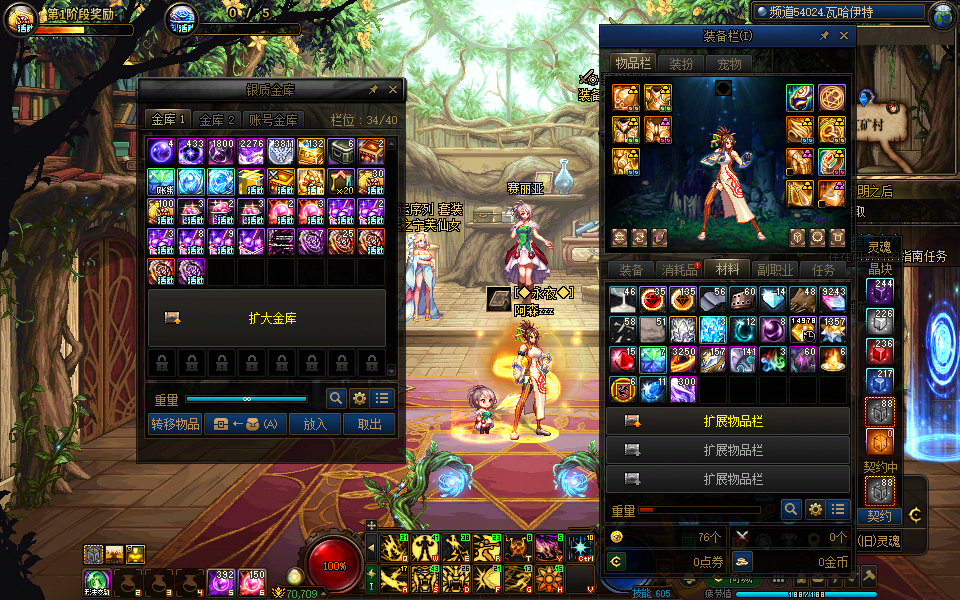The width and height of the screenshot is (960, 600).
Task: Switch to the 装扮 costume tab
Action: point(681,64)
